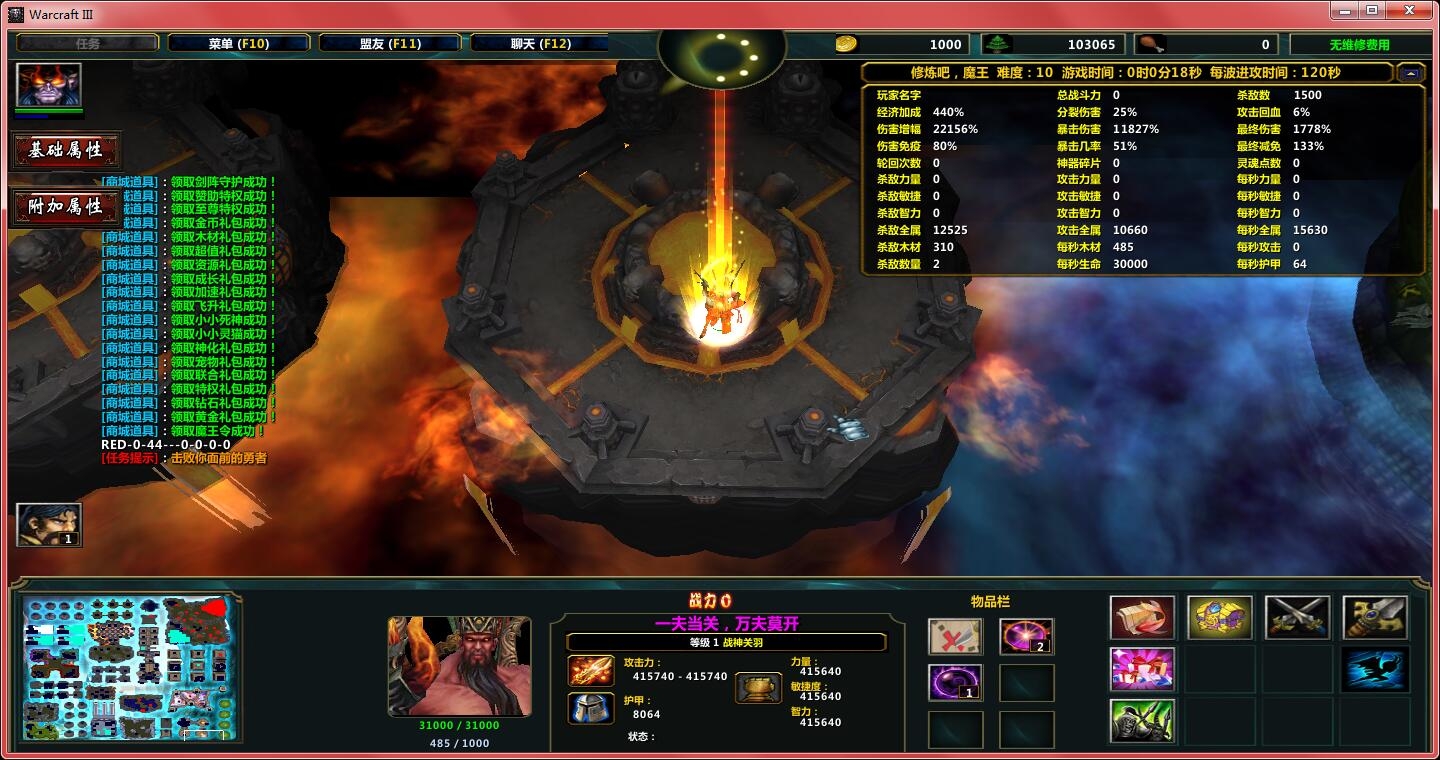Select the bearded idle worker icon
Screen dimensions: 1440x760
[x=49, y=525]
